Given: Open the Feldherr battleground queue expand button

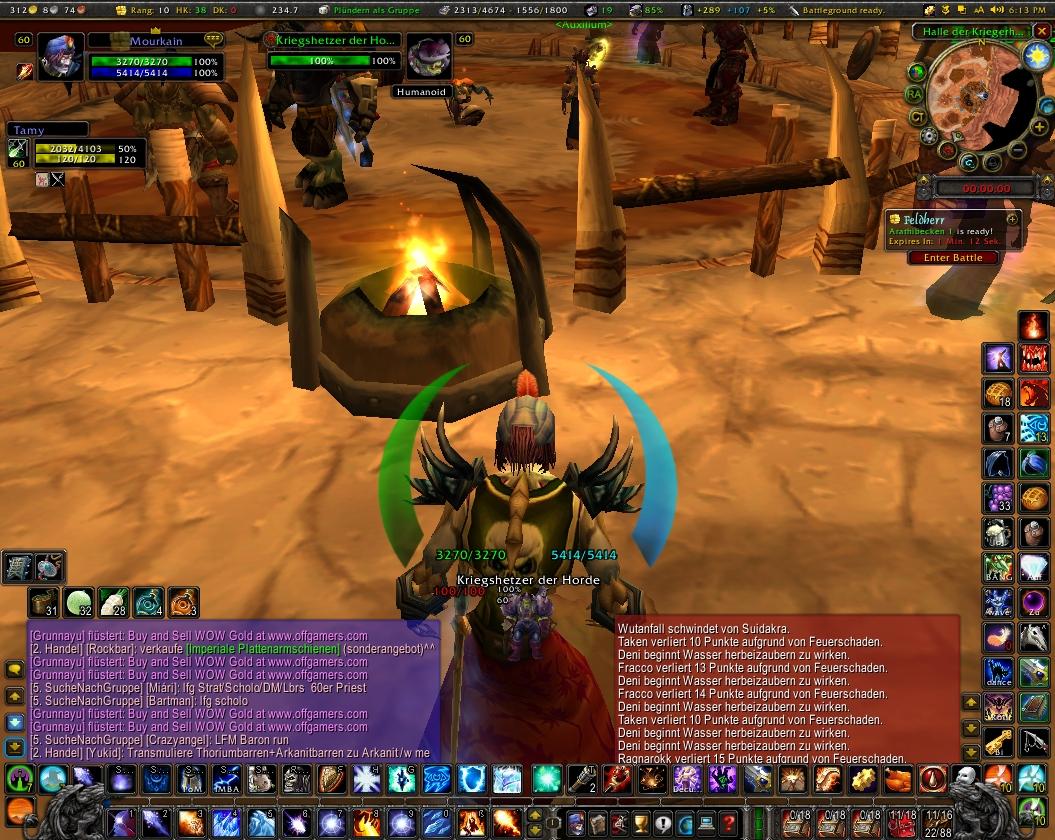Looking at the screenshot, I should (x=1012, y=218).
